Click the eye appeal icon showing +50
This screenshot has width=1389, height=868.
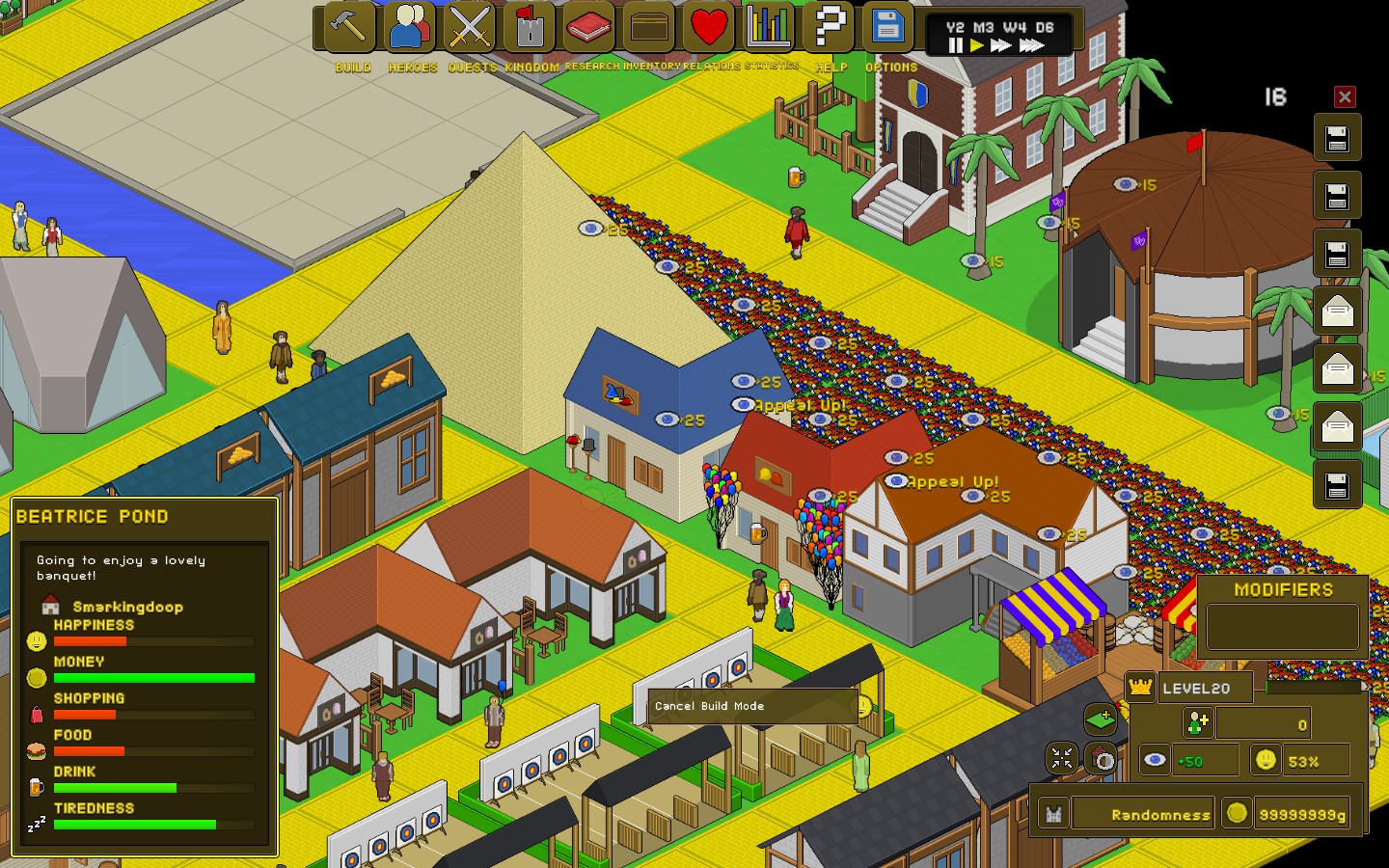[1154, 760]
